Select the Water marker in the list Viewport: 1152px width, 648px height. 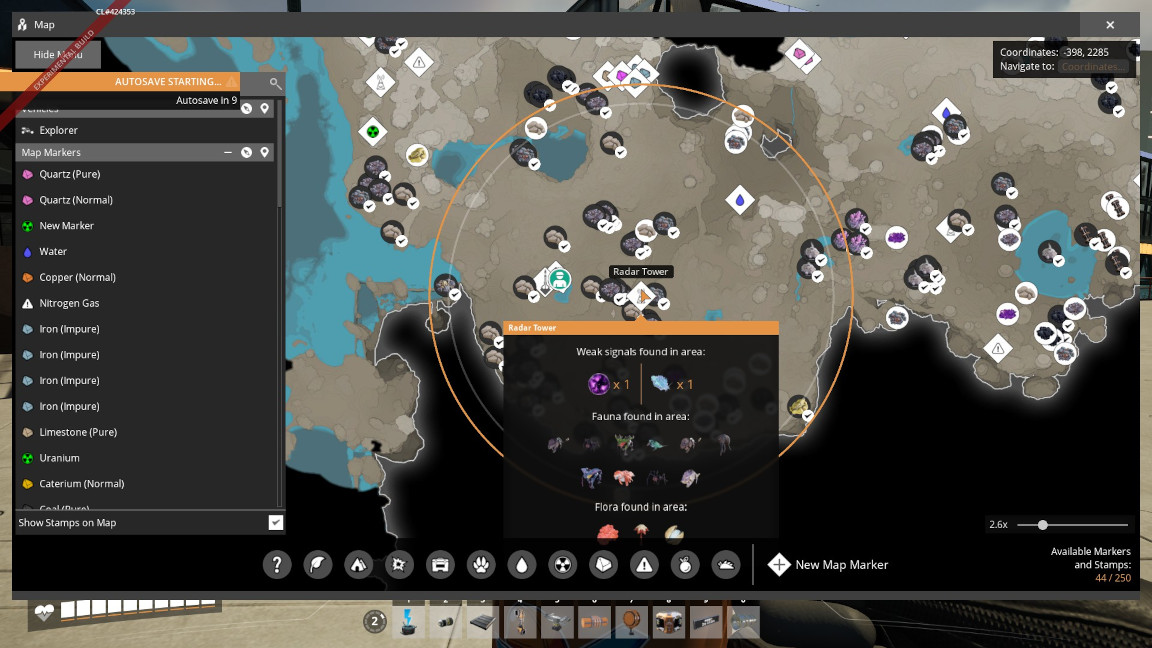(x=53, y=252)
